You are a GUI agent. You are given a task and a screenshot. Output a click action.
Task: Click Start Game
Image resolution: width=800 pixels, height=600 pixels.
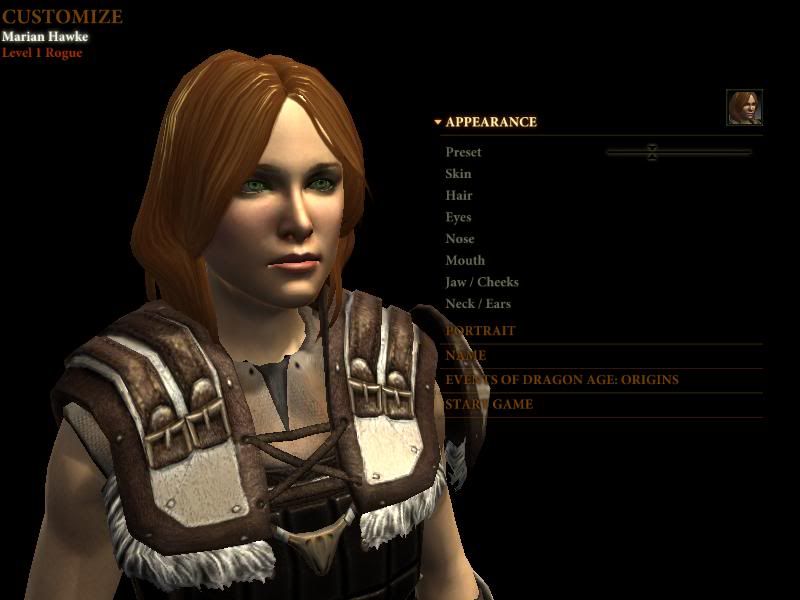489,405
